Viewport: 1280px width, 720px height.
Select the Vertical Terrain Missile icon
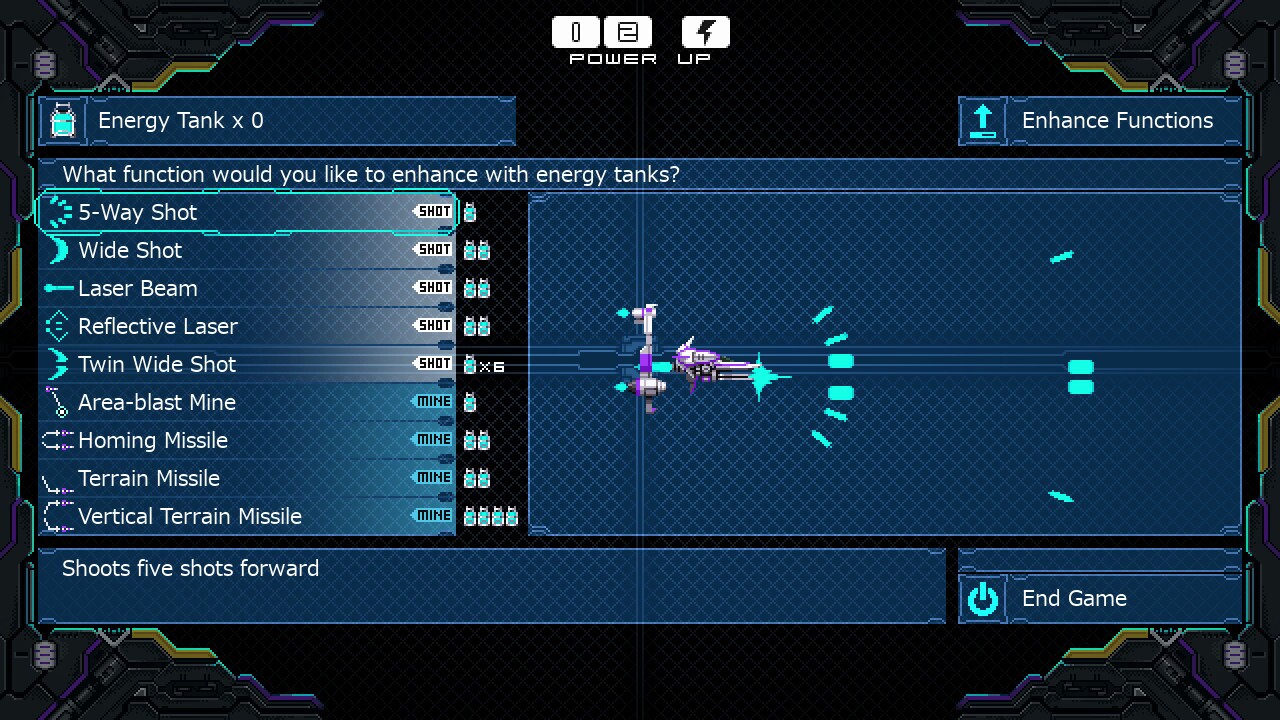click(58, 516)
